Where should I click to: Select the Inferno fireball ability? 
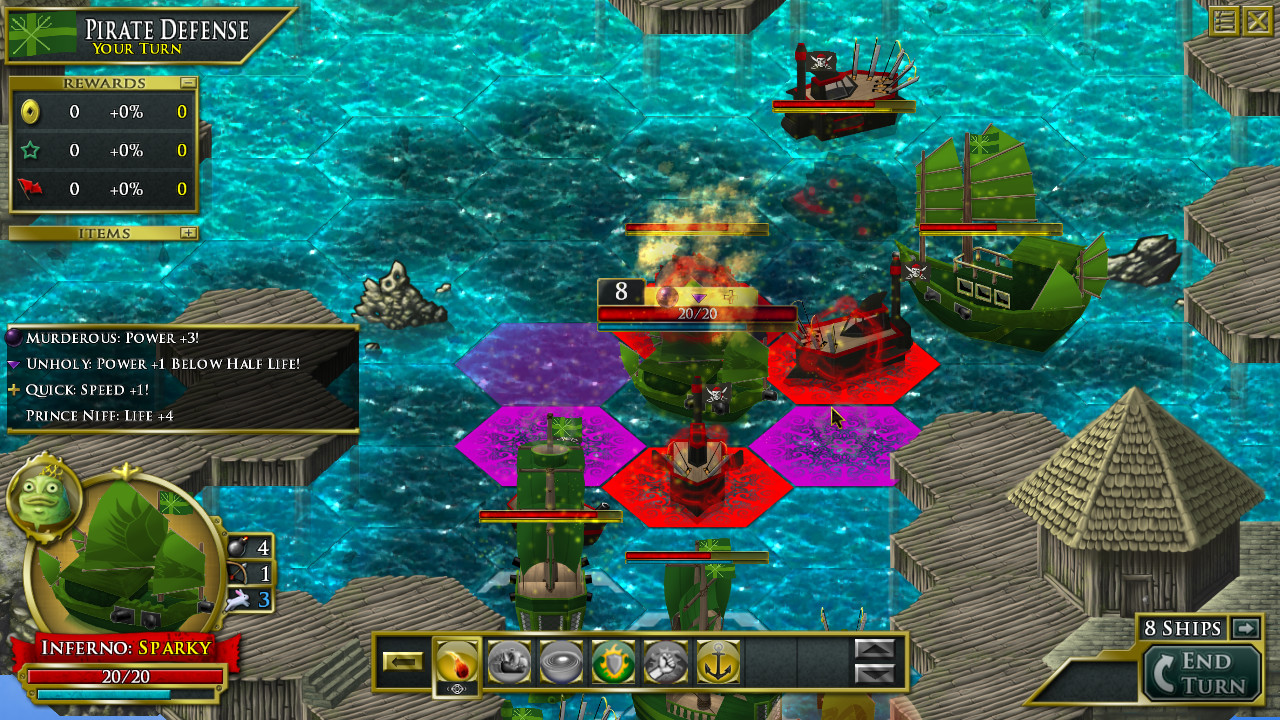pyautogui.click(x=457, y=661)
